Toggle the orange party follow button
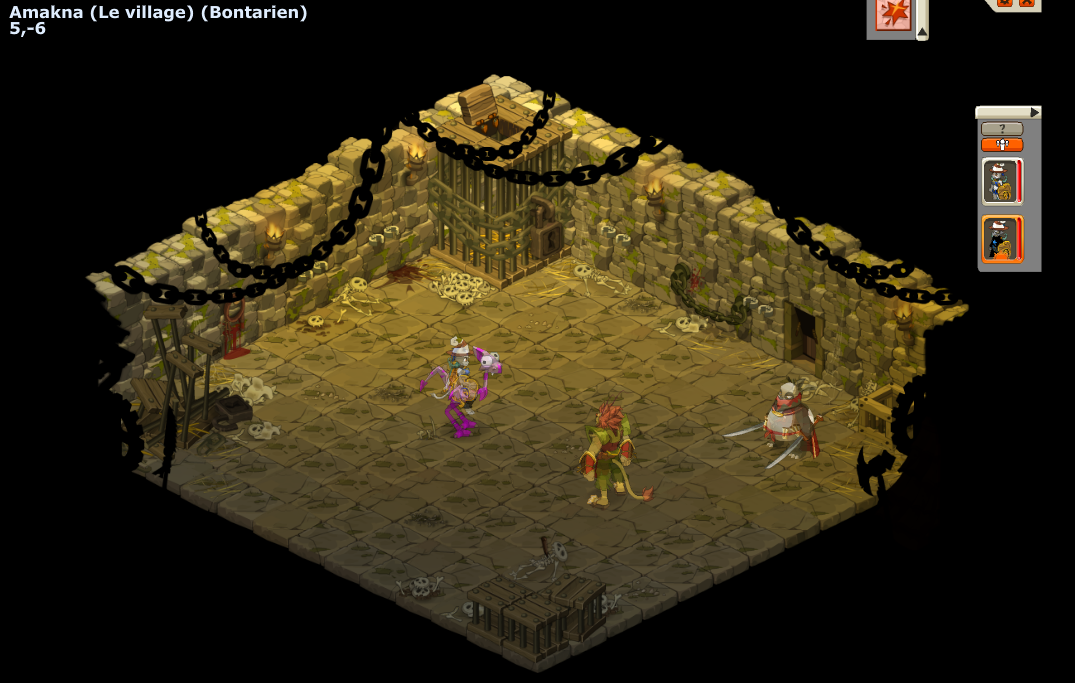 (1001, 145)
